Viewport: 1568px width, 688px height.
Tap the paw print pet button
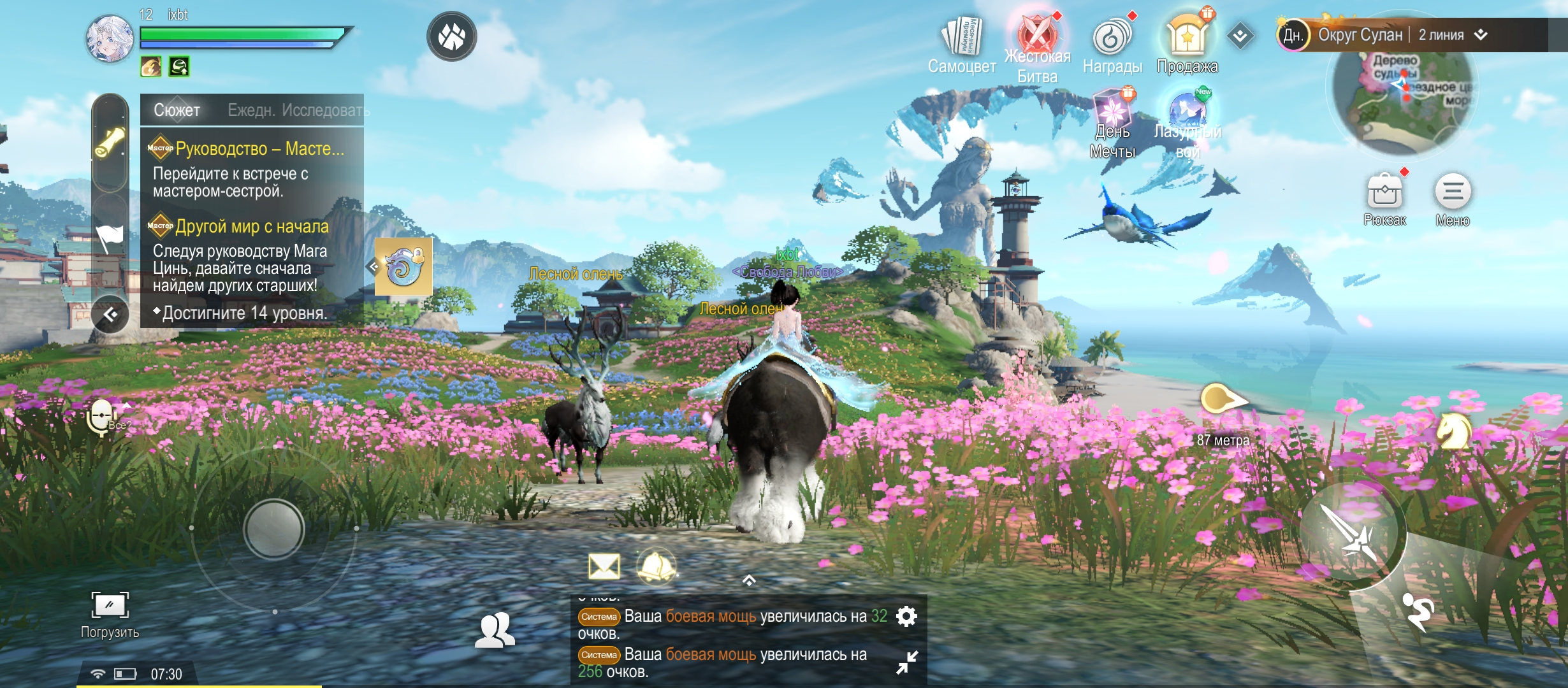tap(451, 36)
